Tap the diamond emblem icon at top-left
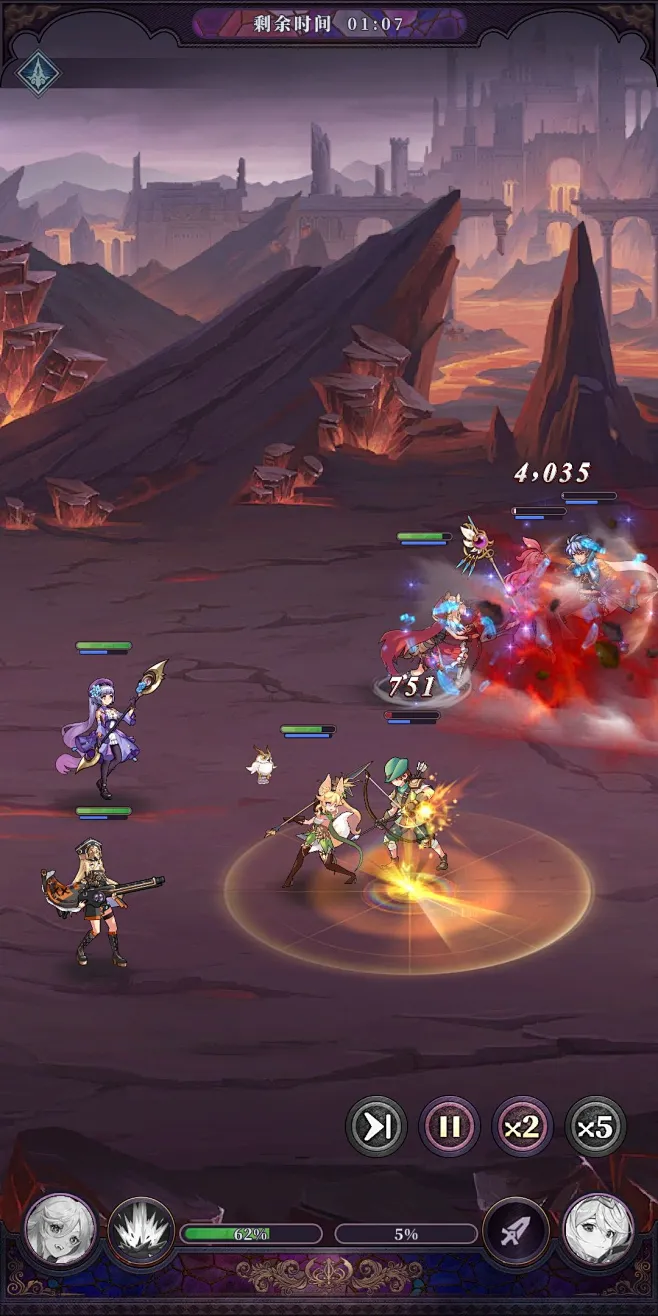Screen dimensions: 658x1316 [38, 73]
